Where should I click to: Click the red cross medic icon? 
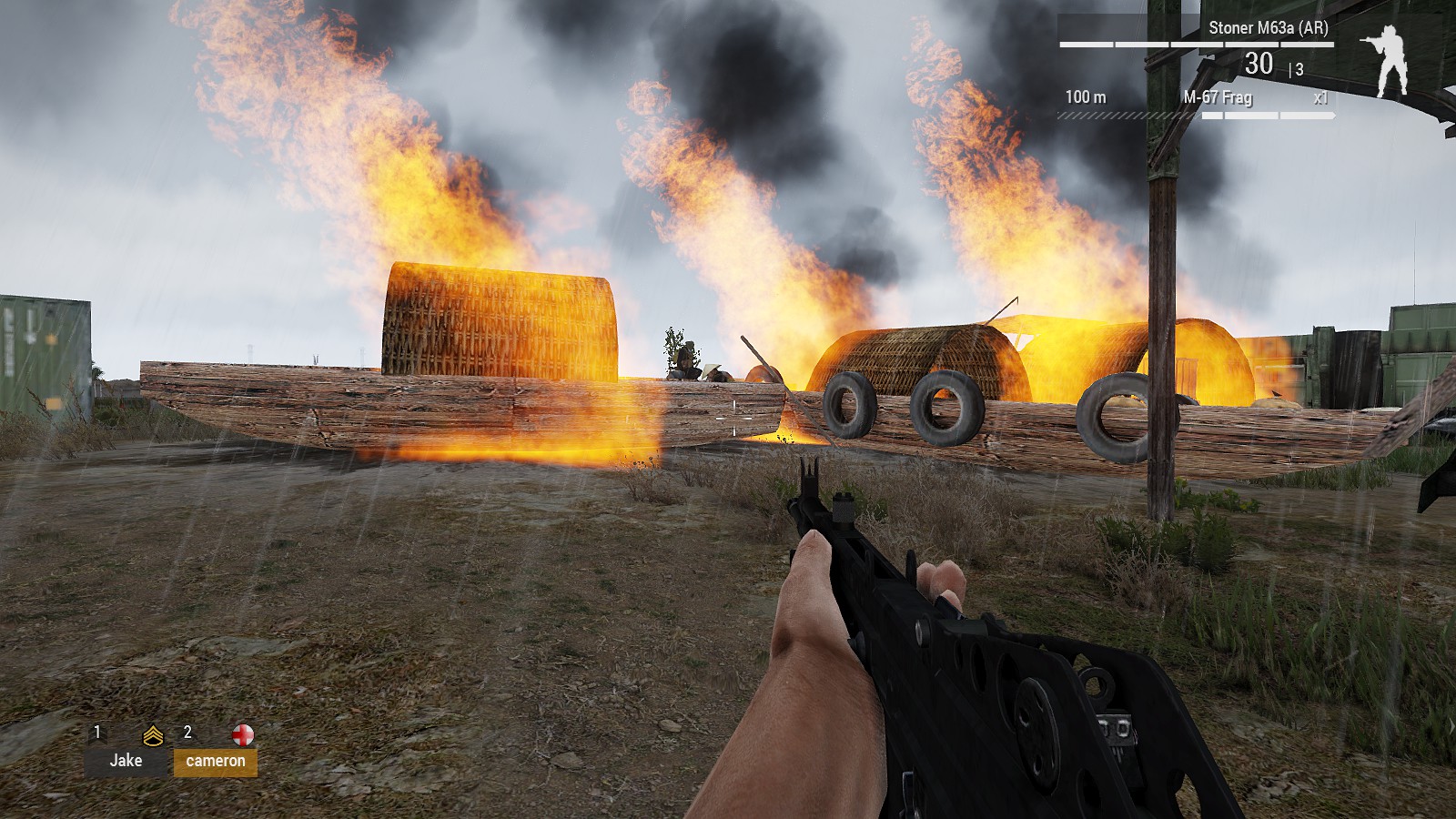click(x=243, y=734)
